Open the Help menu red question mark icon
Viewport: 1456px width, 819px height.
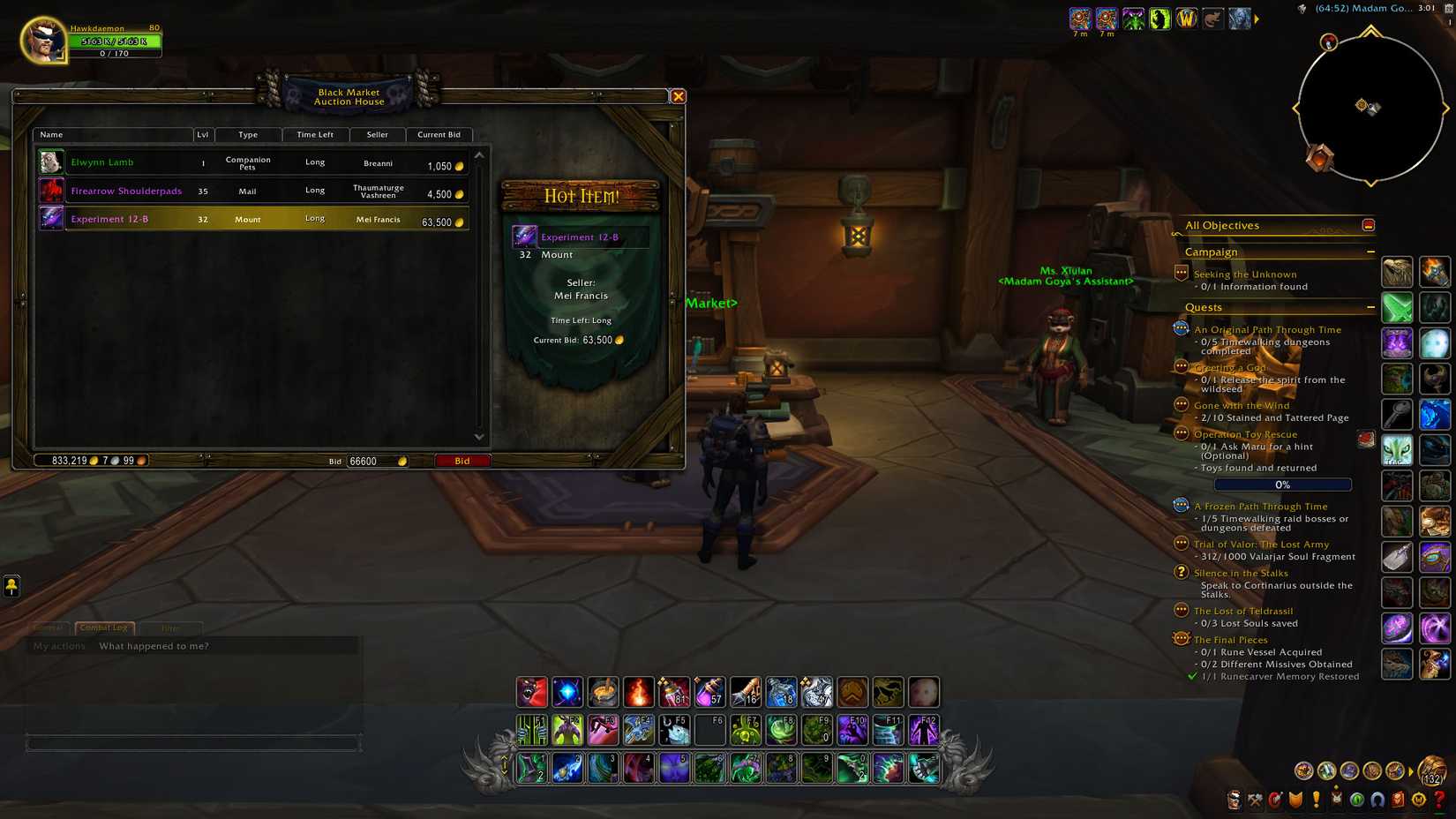pos(1438,801)
